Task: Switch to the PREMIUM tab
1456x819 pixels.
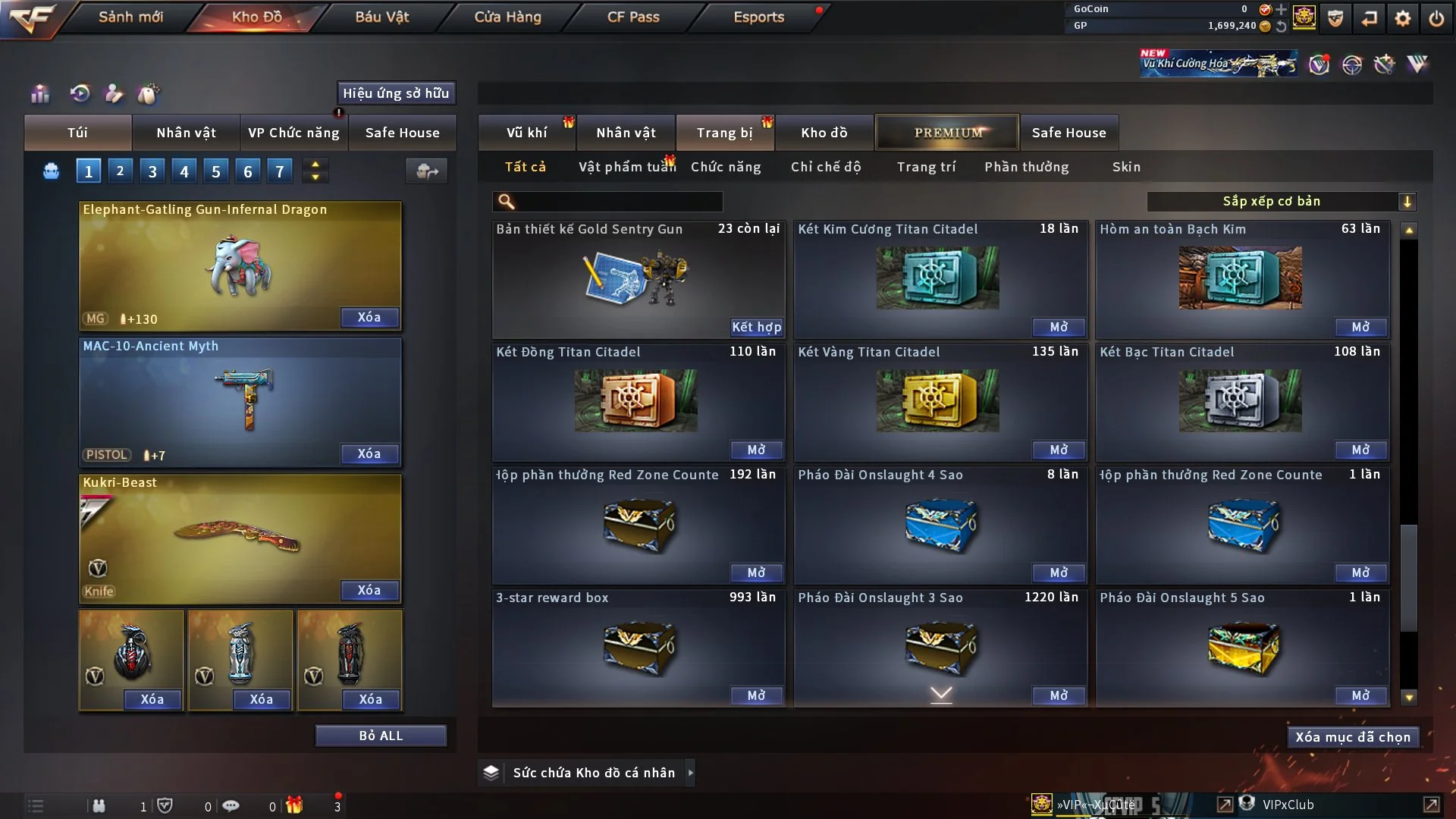Action: coord(947,133)
